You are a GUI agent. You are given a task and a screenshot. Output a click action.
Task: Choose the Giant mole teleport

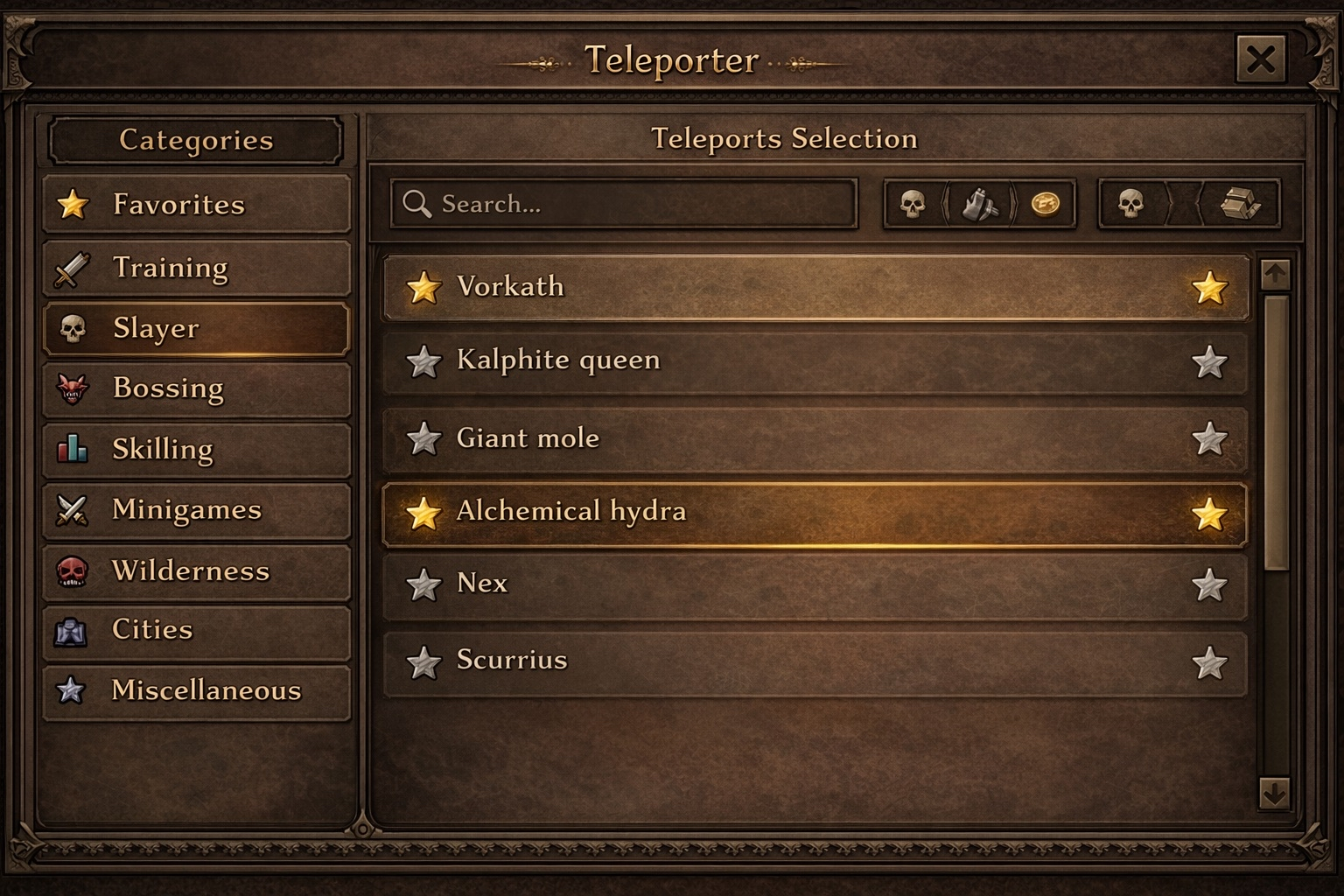point(814,438)
